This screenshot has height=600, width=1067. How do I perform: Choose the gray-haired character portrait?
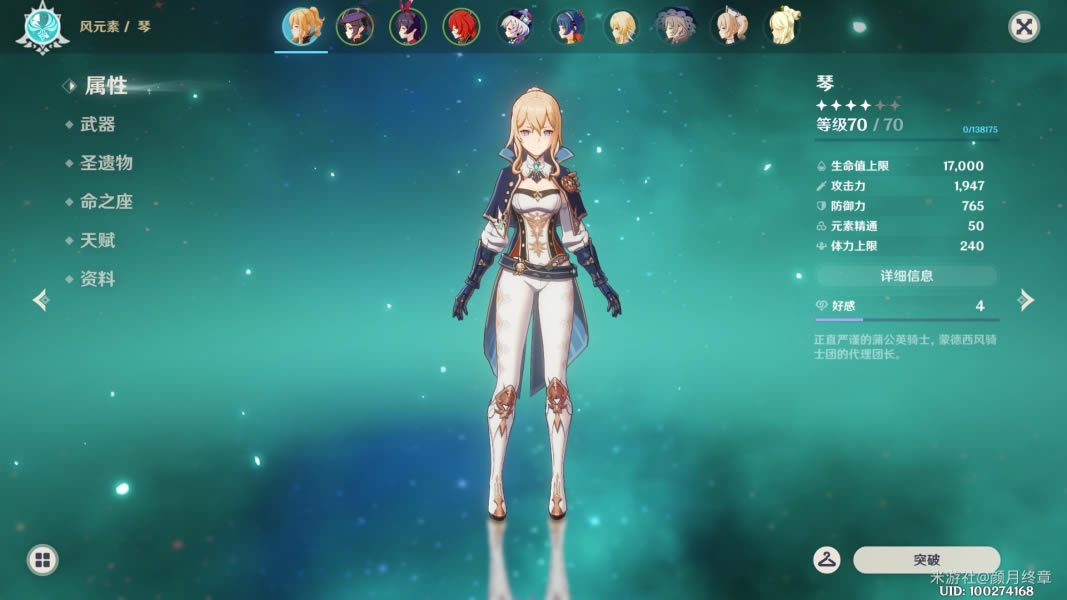(x=675, y=27)
